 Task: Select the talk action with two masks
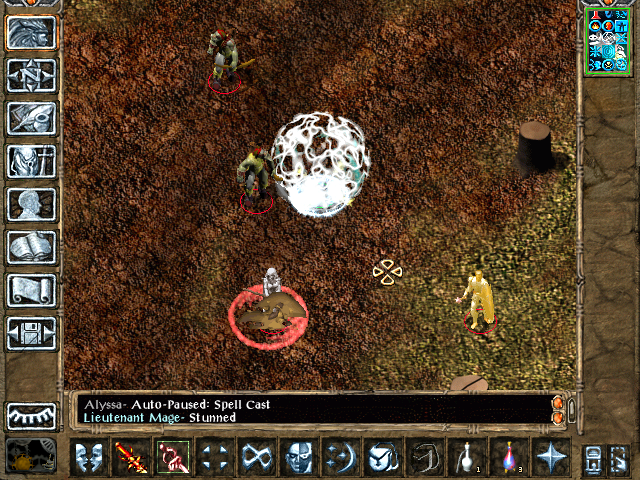pos(89,456)
